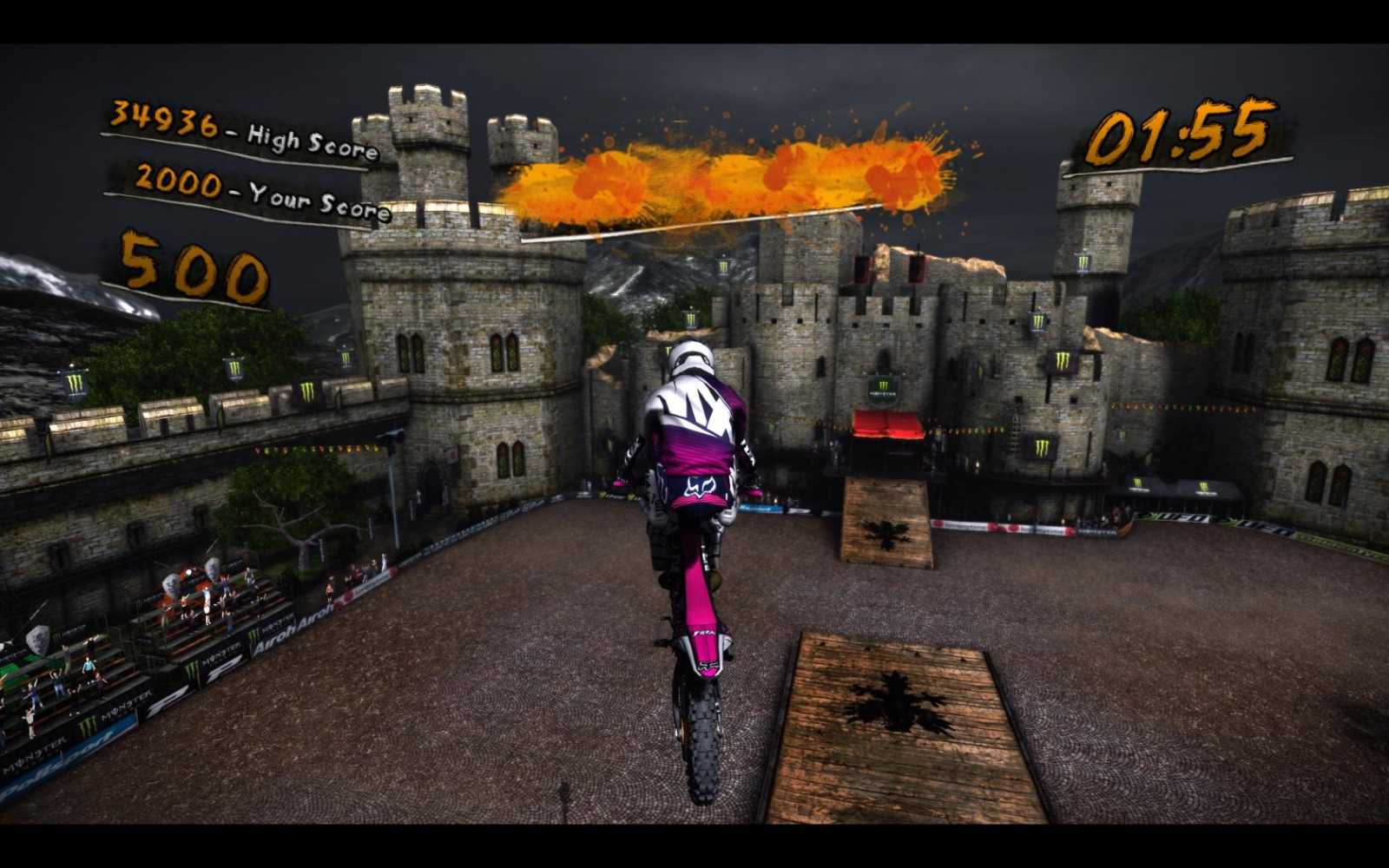Image resolution: width=1389 pixels, height=868 pixels.
Task: Click the UFO logo on the right track barrier
Action: coord(1189,518)
